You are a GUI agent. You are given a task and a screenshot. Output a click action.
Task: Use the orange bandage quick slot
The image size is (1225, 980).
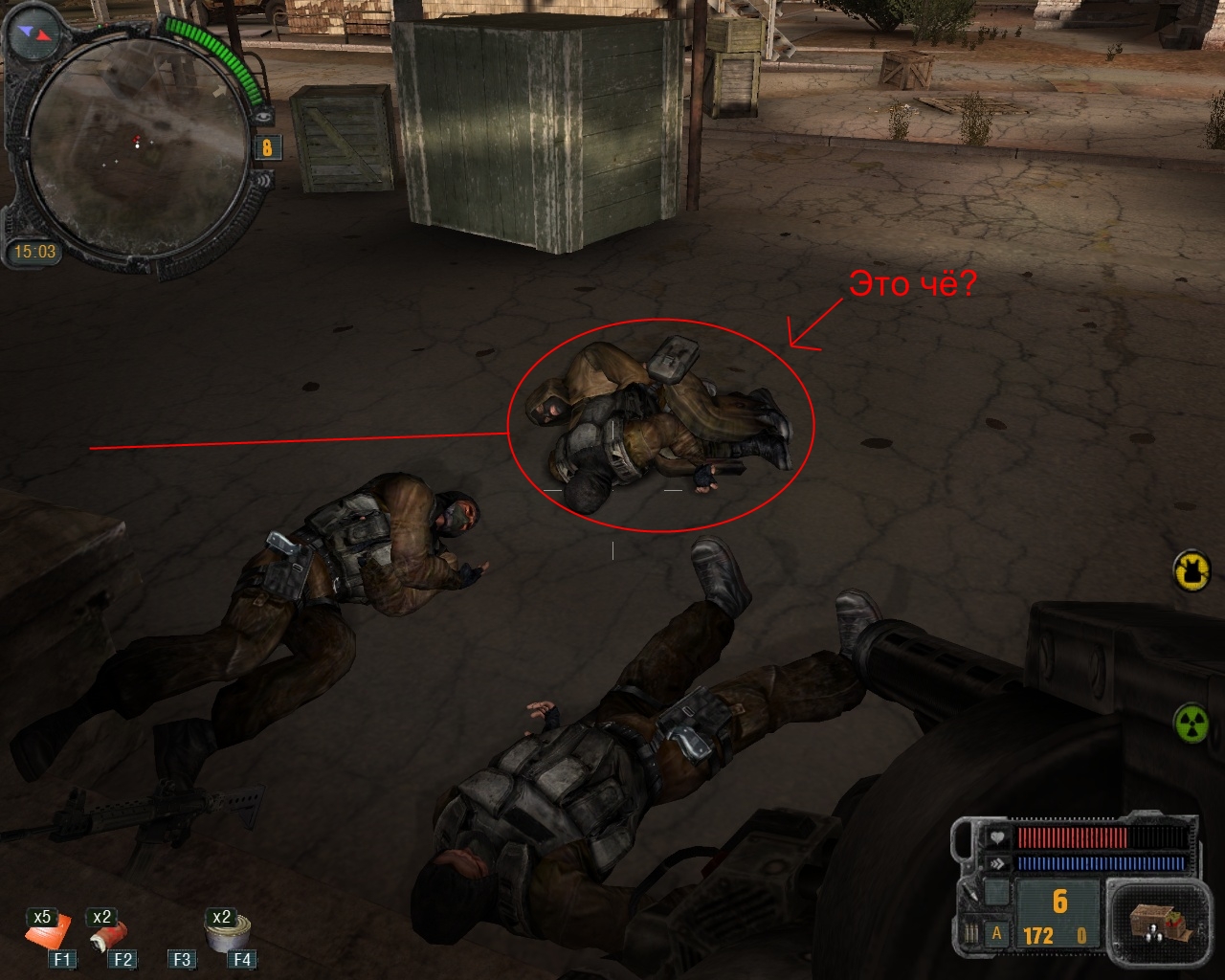click(48, 933)
